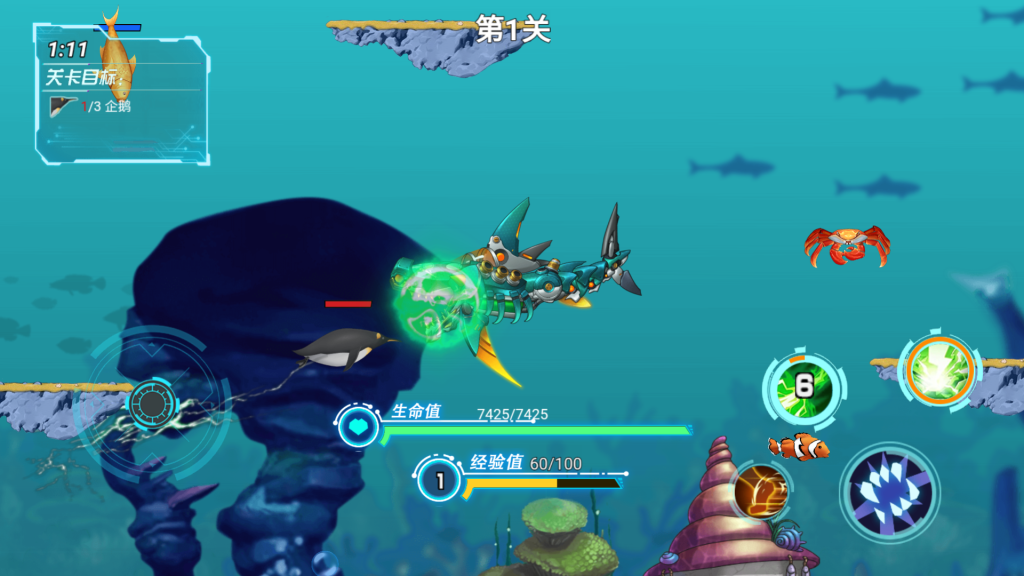The width and height of the screenshot is (1024, 576).
Task: Tap the virtual movement joystick
Action: tap(151, 404)
